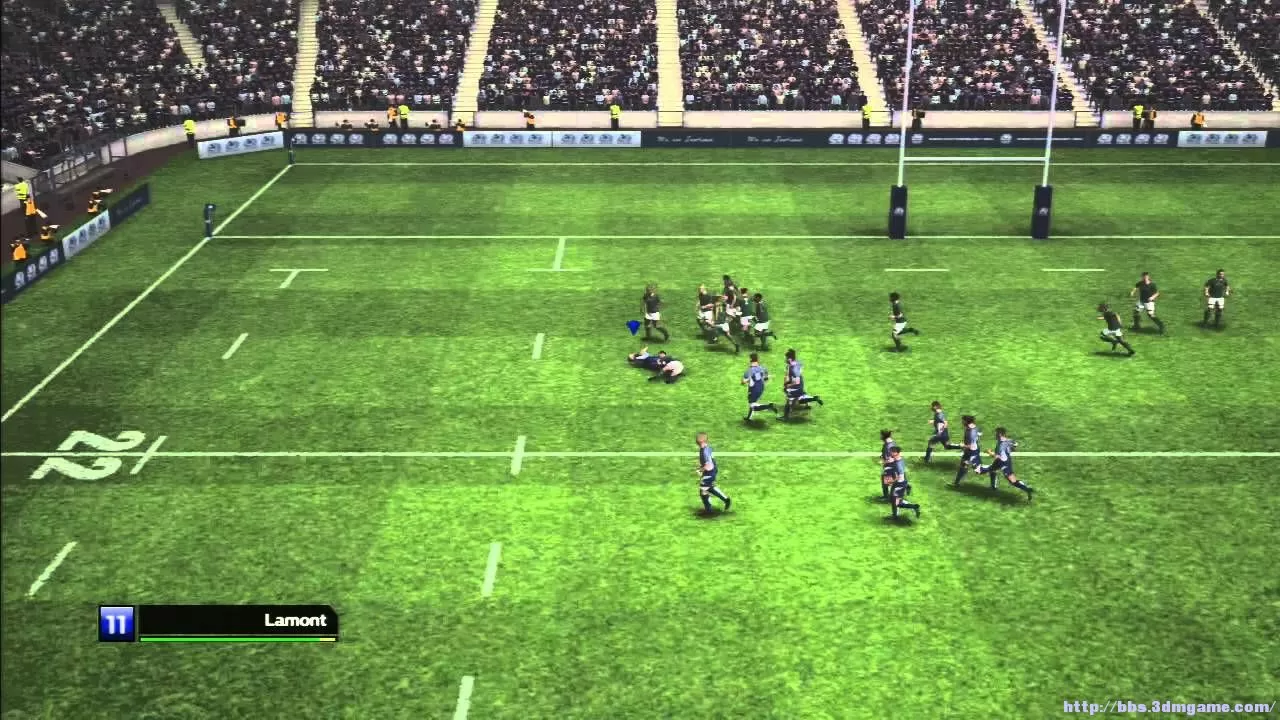The height and width of the screenshot is (720, 1280).
Task: Click the blue player indicator arrow above the ruck
Action: (630, 326)
